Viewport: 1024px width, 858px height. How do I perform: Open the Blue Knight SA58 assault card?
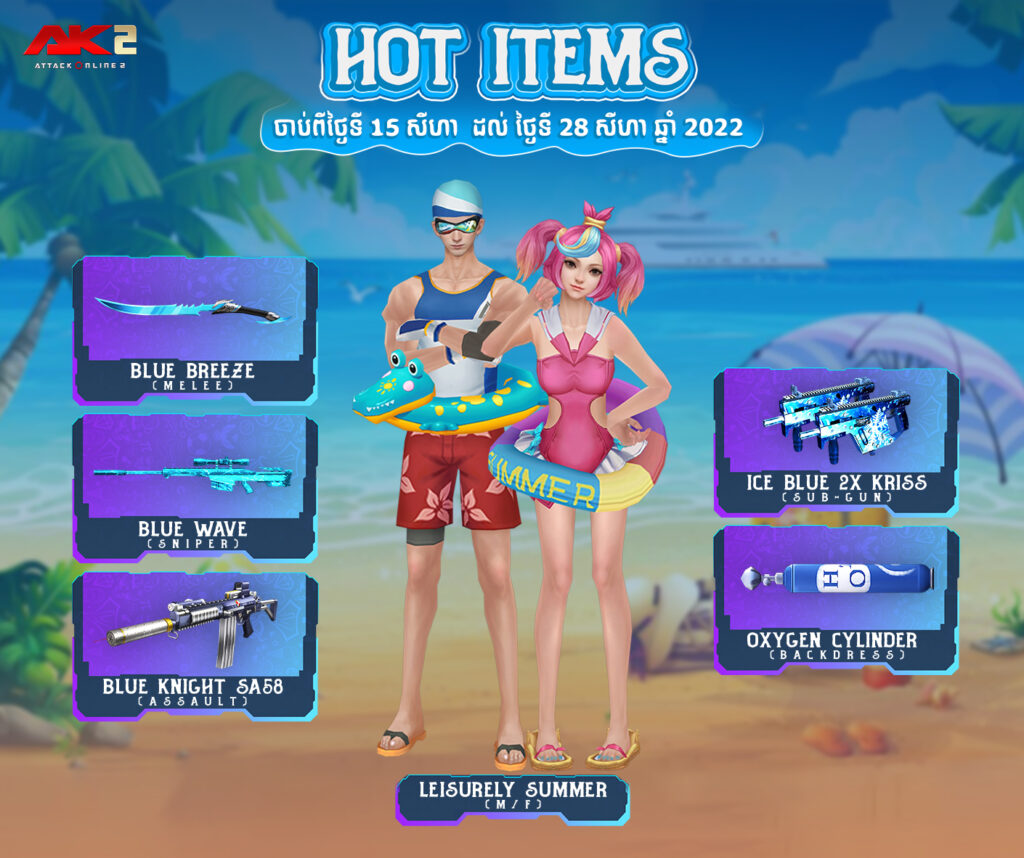pyautogui.click(x=195, y=645)
